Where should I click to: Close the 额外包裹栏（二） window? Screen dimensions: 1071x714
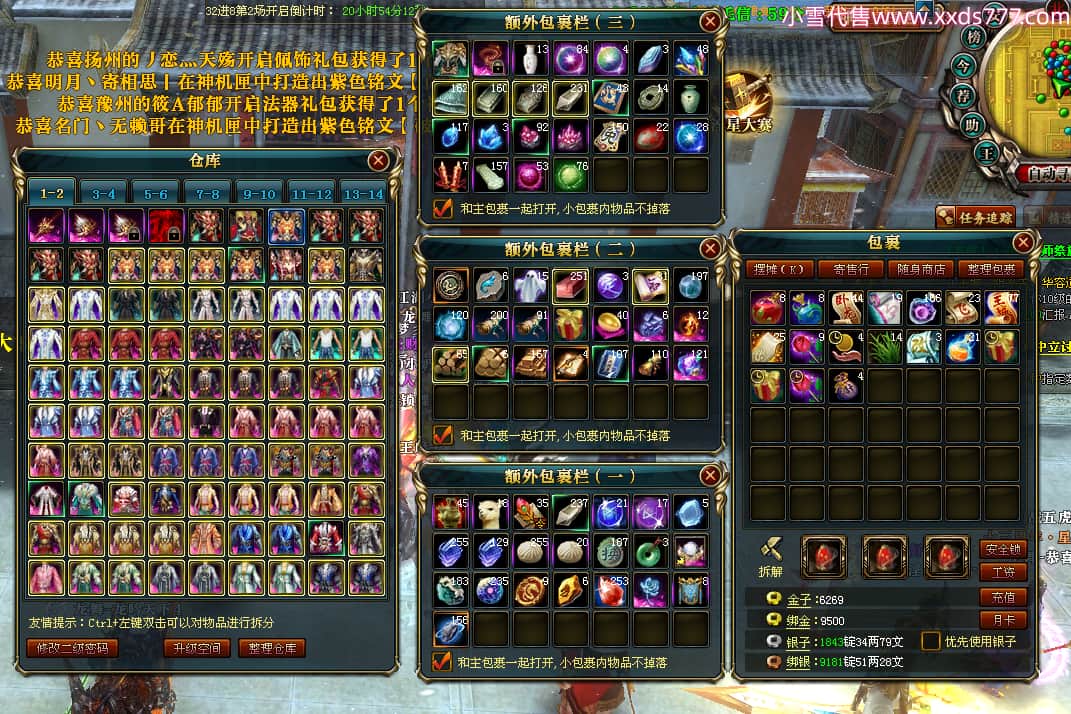tap(709, 248)
